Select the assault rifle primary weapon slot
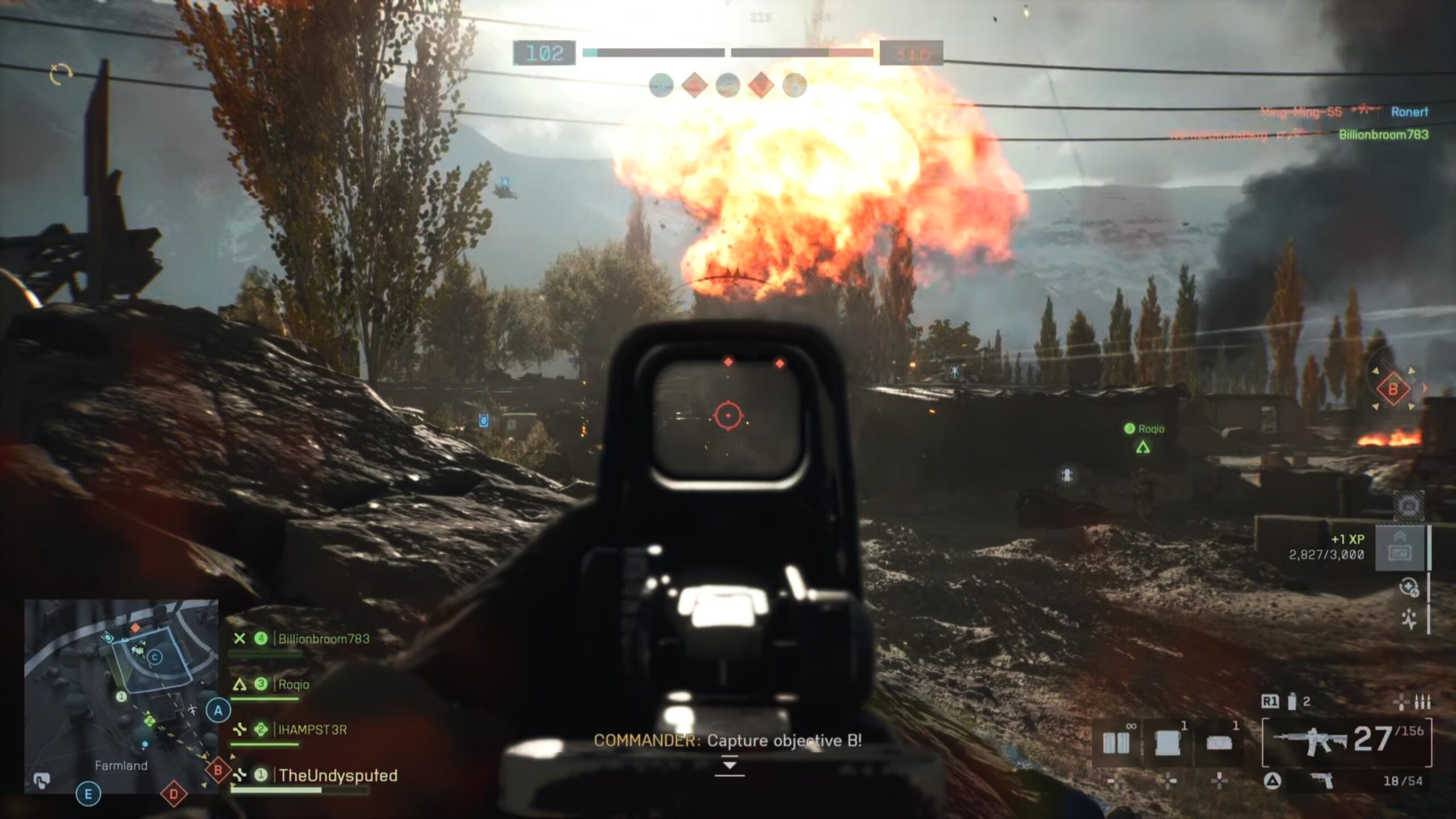Screen dimensions: 1456x819 coord(1346,742)
